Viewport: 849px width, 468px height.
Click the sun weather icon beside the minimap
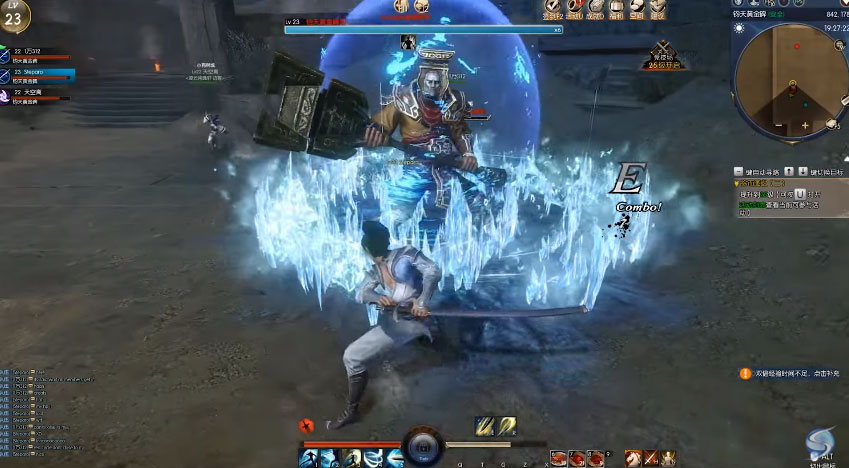pos(738,28)
